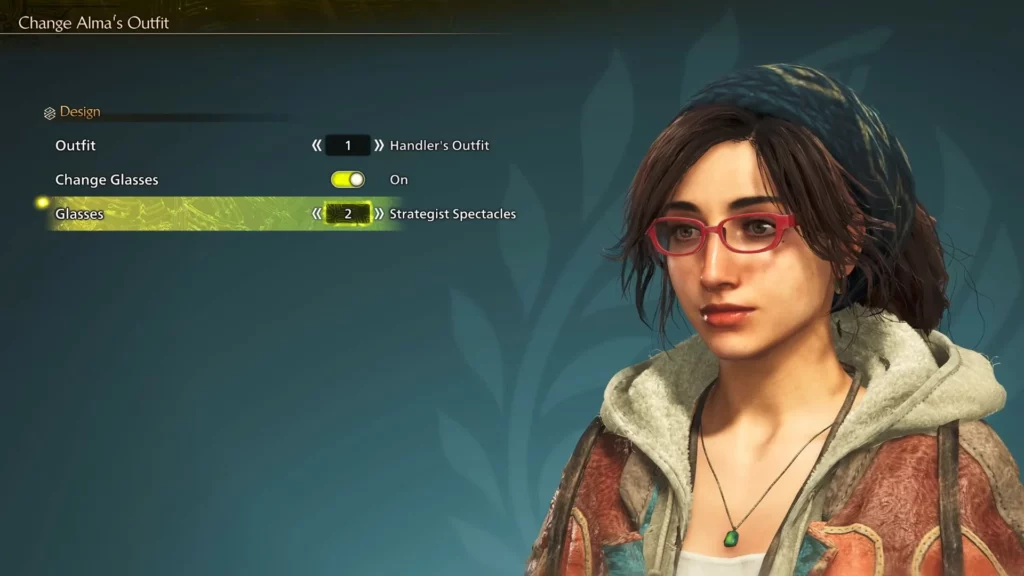Select the Change Glasses row
This screenshot has height=576, width=1024.
click(106, 180)
